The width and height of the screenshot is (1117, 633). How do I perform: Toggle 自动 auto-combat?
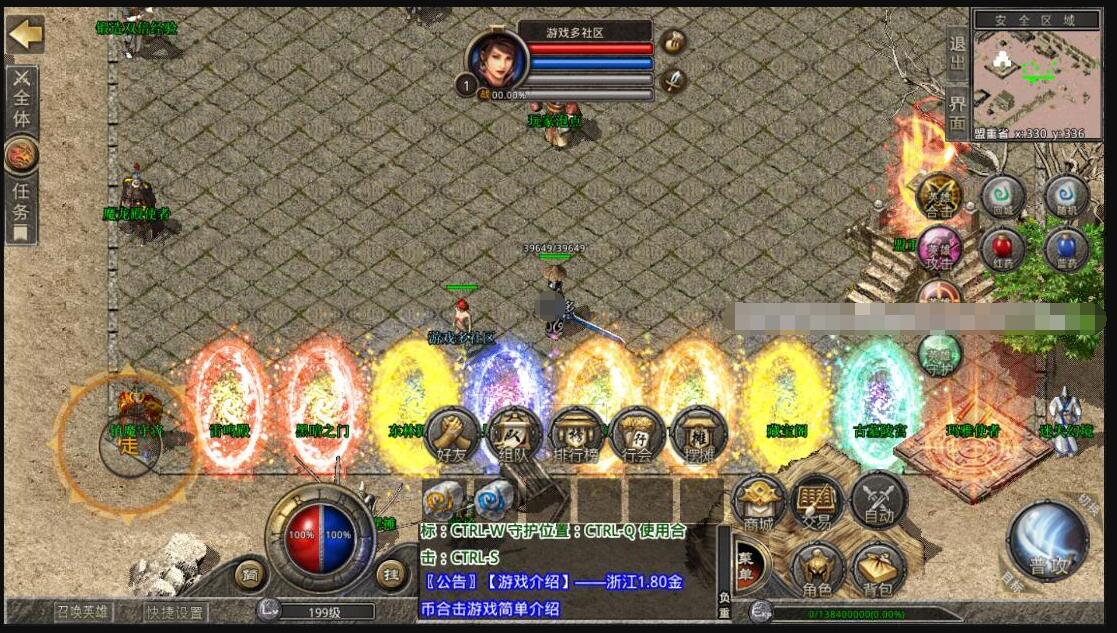878,502
